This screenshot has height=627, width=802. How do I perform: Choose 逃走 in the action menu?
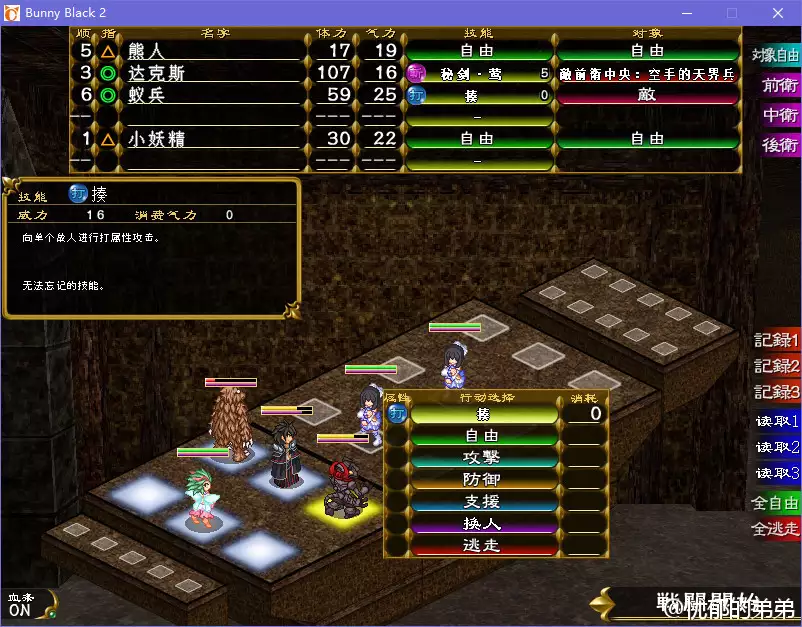coord(483,546)
